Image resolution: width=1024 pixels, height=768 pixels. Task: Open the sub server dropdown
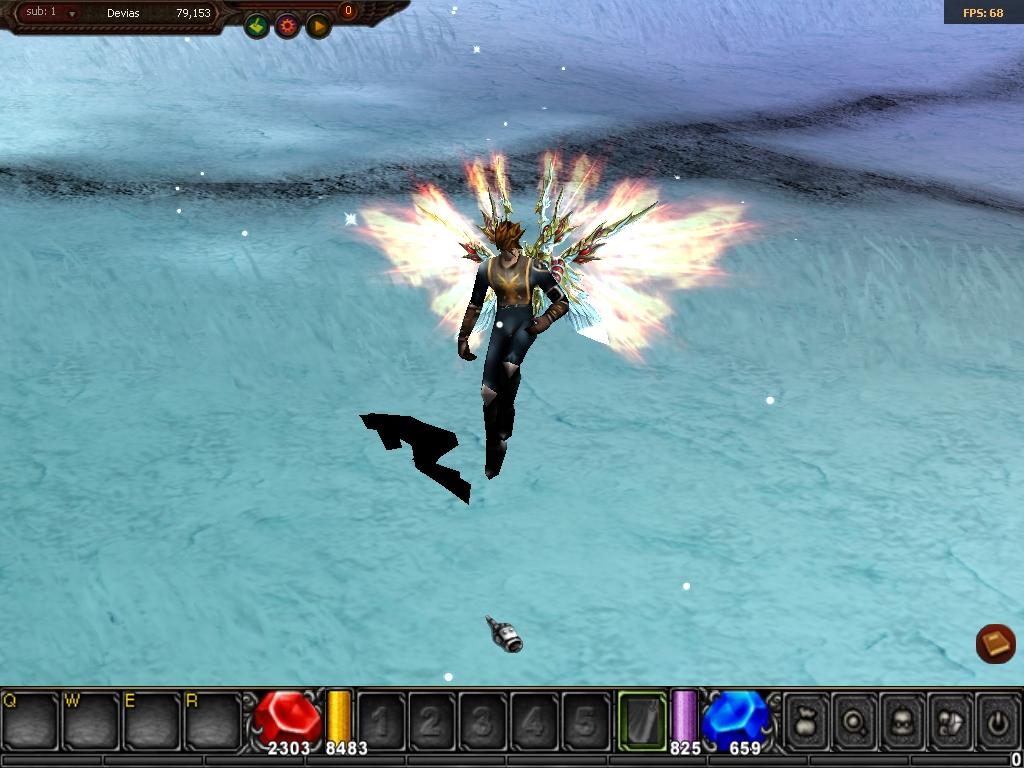[x=72, y=14]
